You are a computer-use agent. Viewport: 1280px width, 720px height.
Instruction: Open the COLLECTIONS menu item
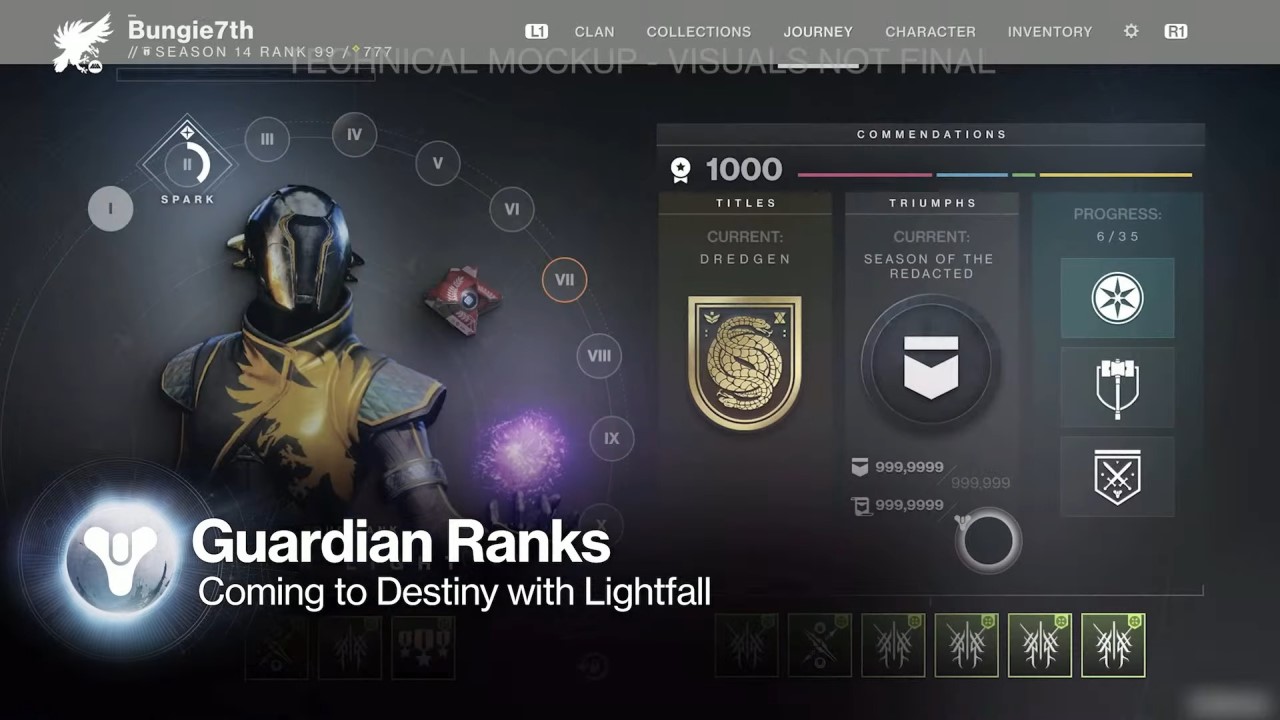point(698,31)
